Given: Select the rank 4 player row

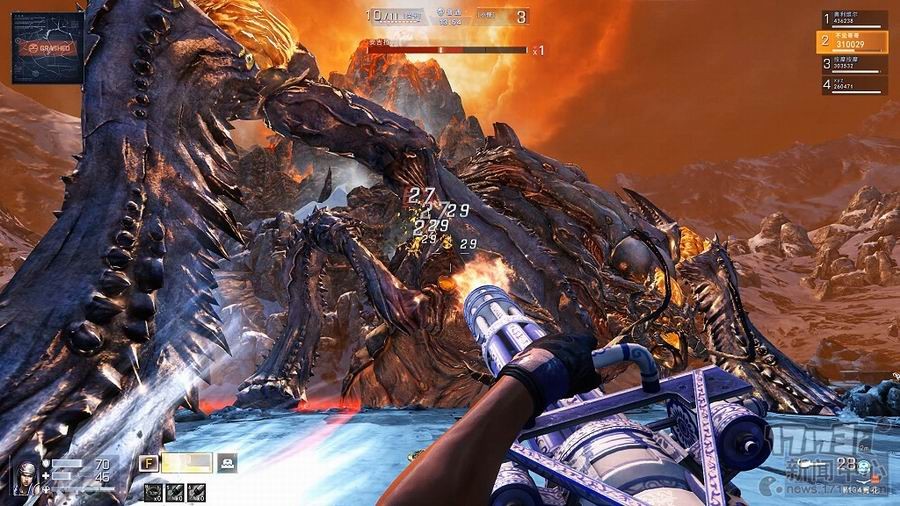Looking at the screenshot, I should pos(854,85).
